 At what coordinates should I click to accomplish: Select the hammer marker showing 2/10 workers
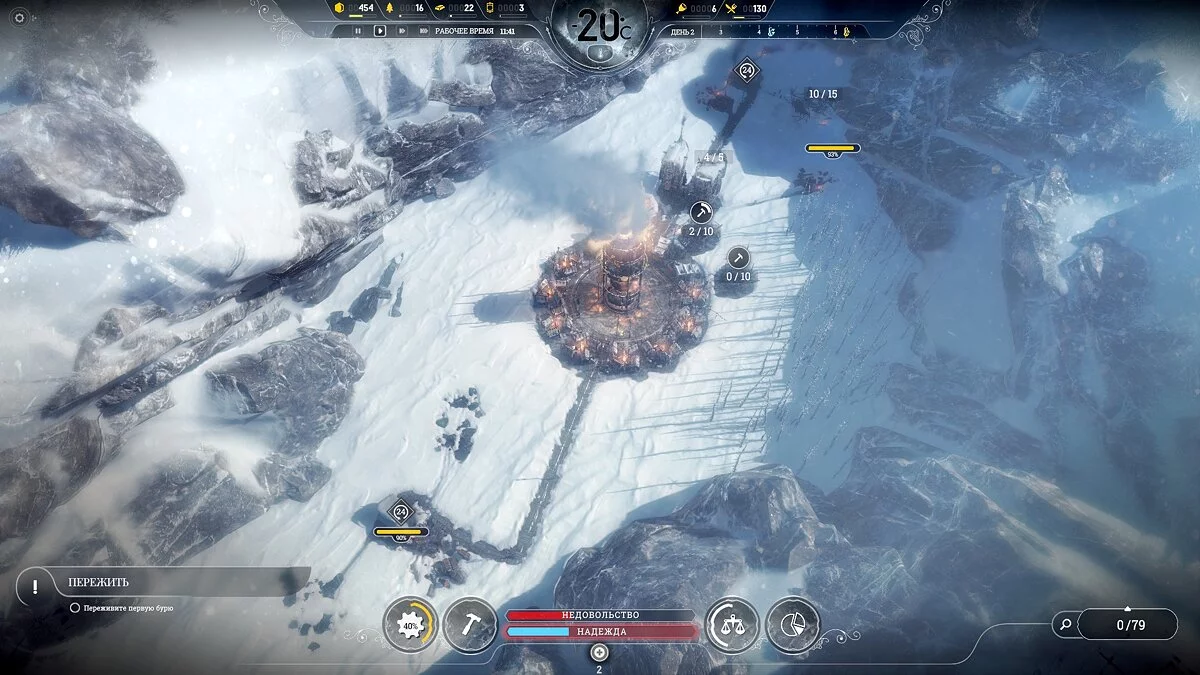[x=701, y=212]
